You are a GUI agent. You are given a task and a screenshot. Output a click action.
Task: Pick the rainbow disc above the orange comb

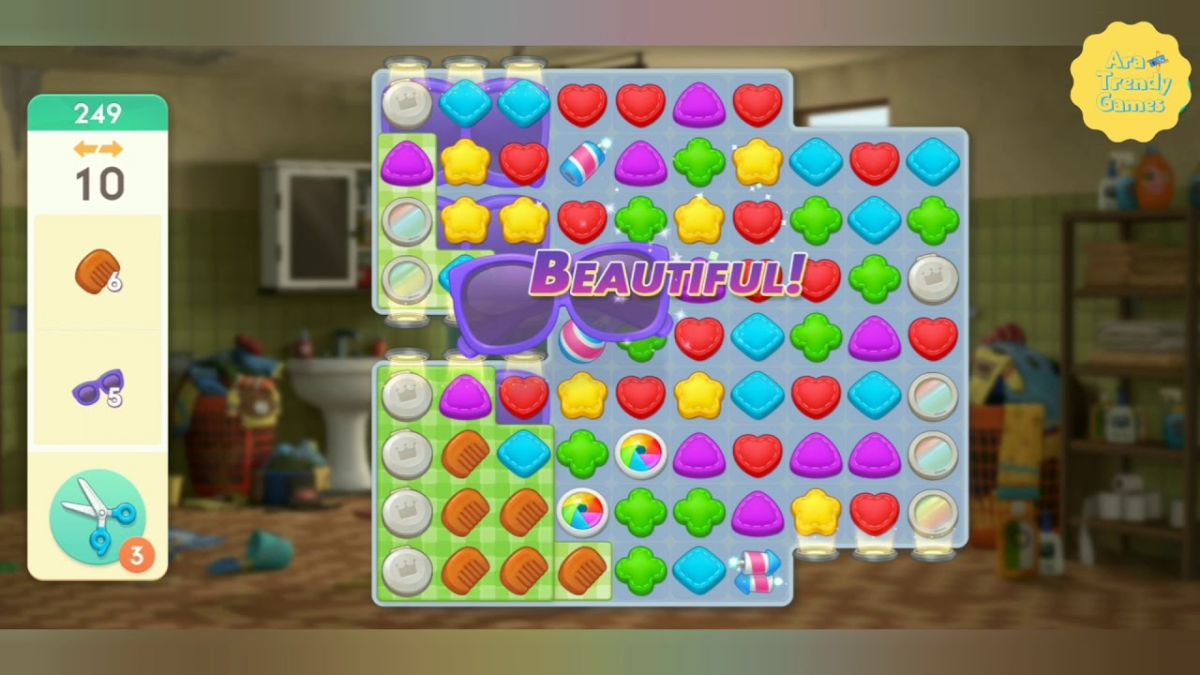(582, 511)
